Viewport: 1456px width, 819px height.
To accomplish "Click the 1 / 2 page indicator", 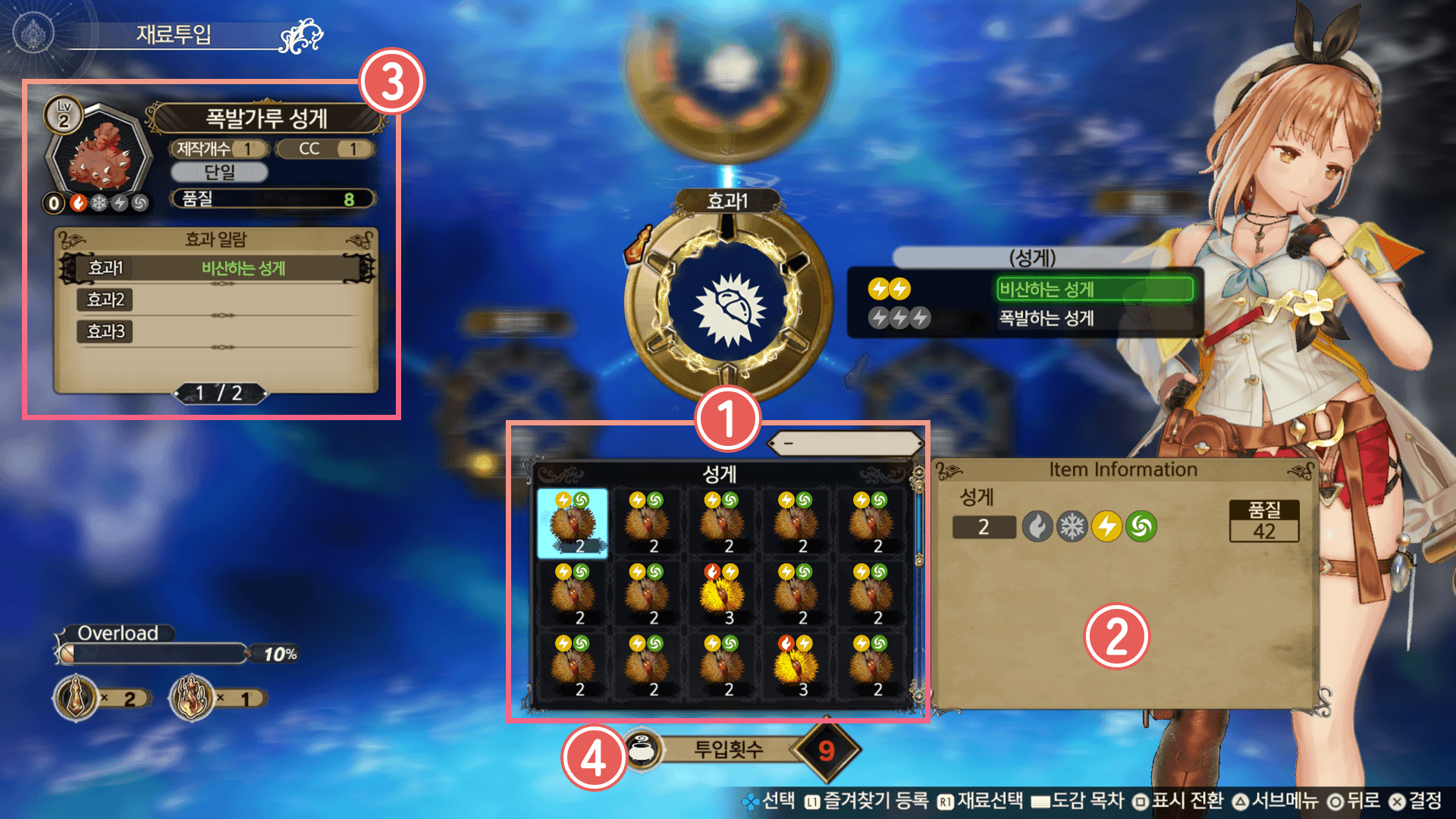I will point(219,393).
